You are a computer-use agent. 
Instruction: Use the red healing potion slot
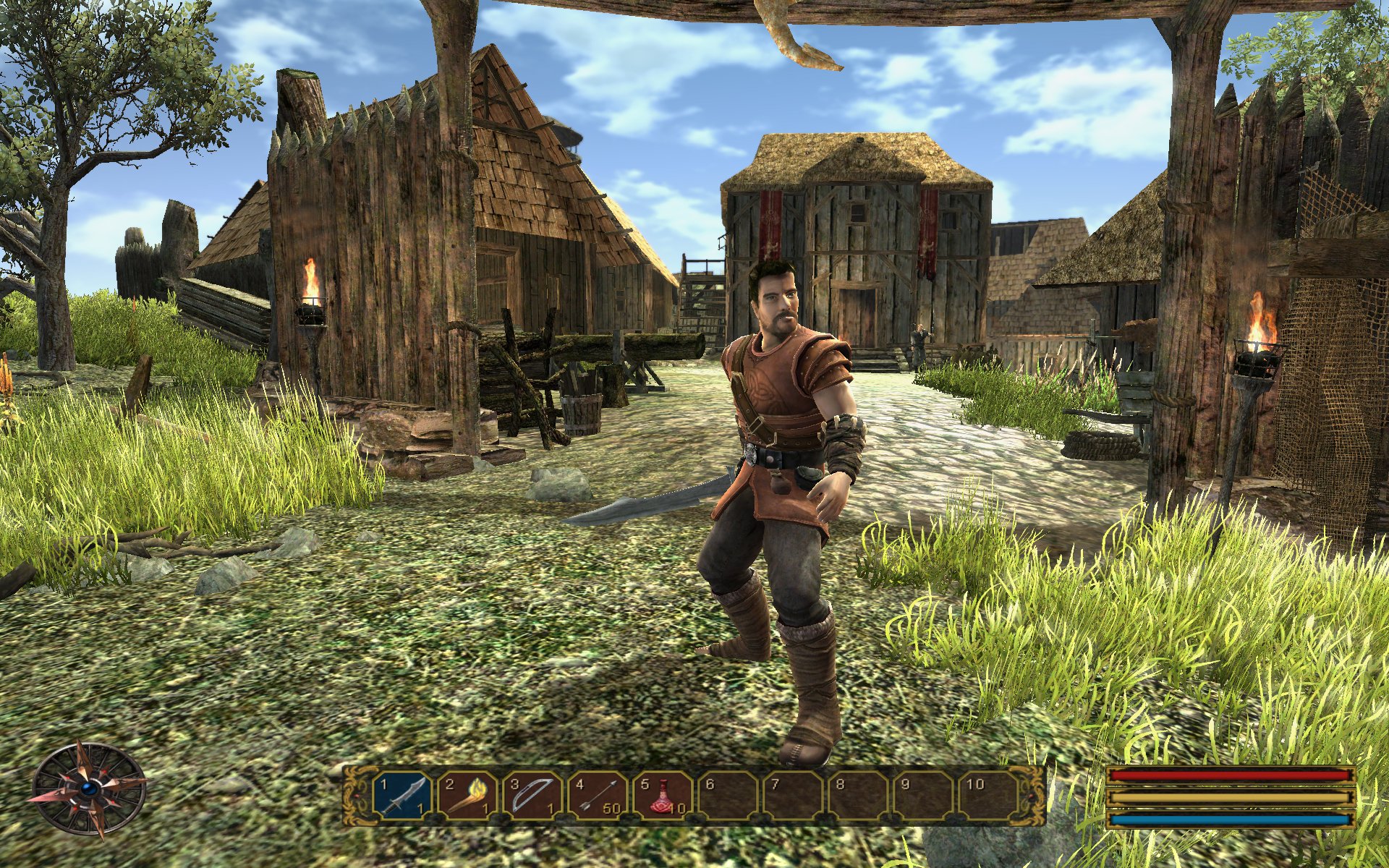(663, 795)
